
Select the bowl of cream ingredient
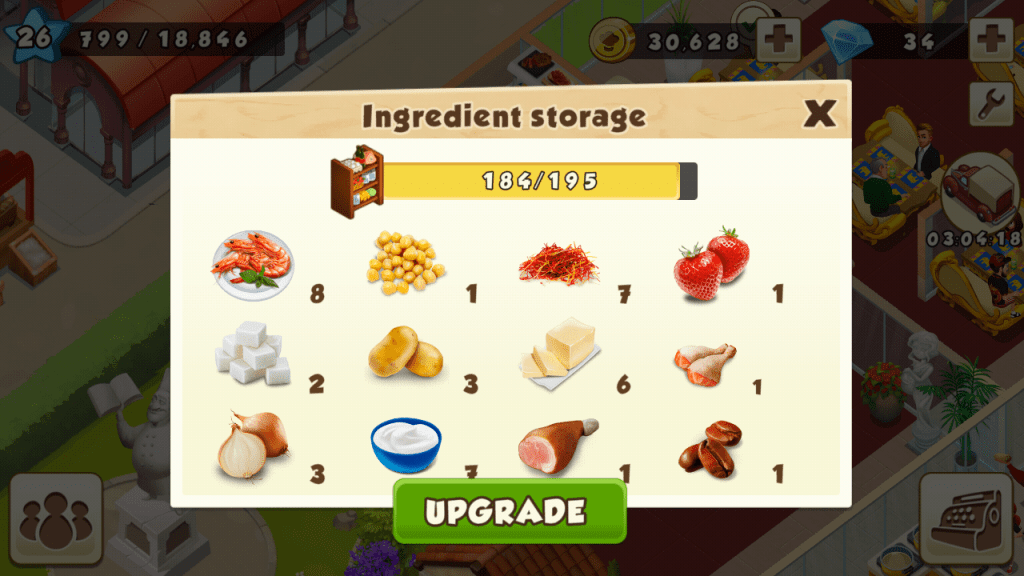[405, 444]
